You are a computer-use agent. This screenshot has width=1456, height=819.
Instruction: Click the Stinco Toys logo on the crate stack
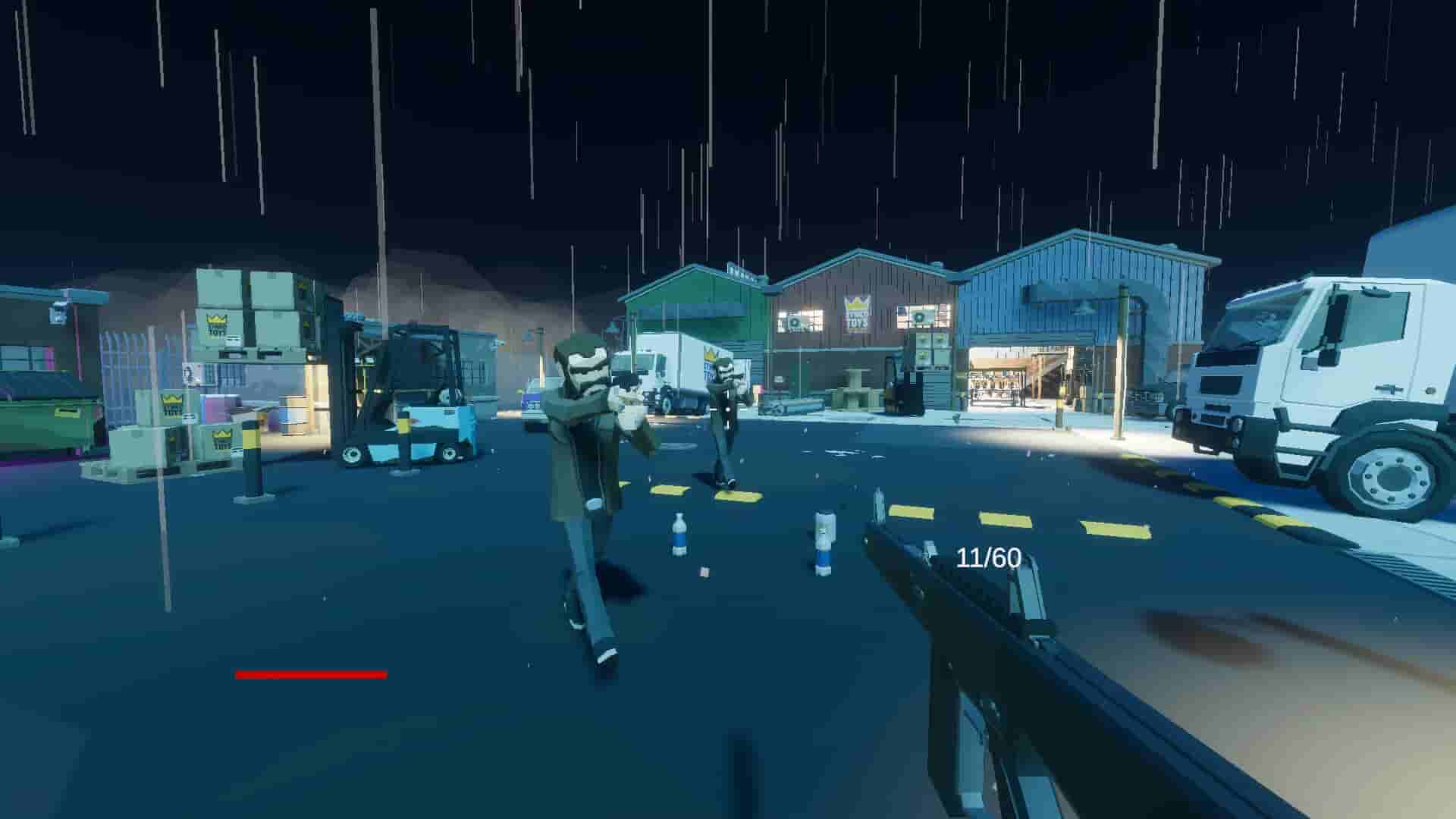pyautogui.click(x=215, y=325)
